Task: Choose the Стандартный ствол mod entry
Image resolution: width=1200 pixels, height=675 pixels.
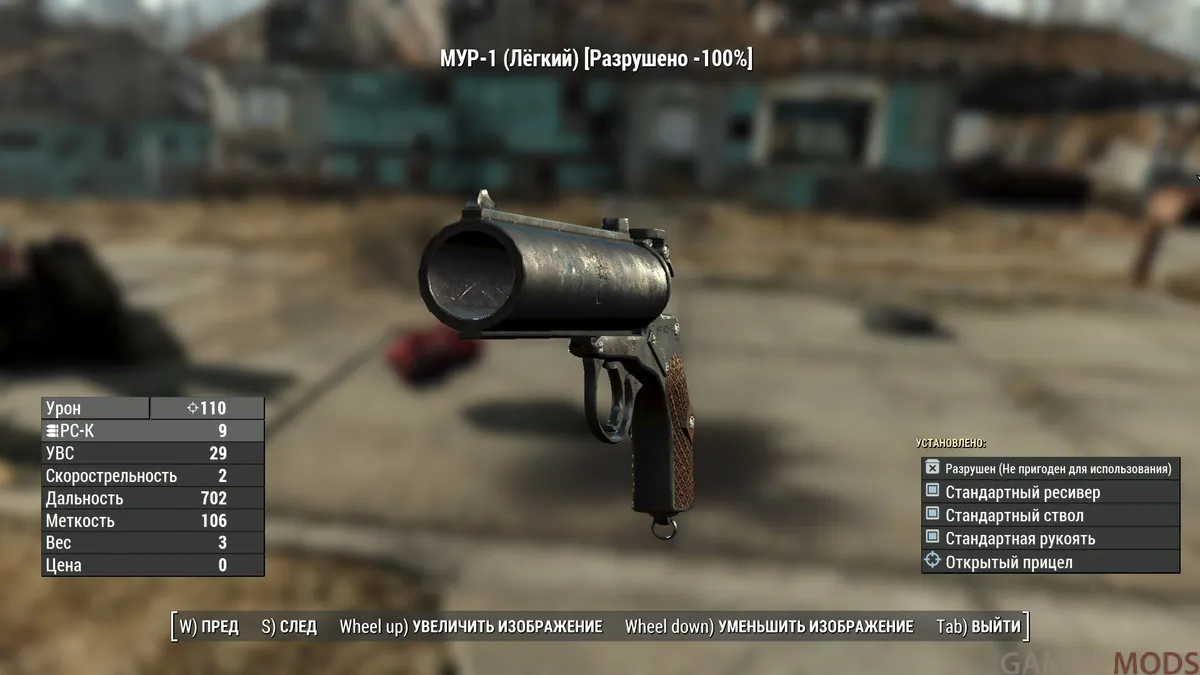Action: tap(1050, 516)
